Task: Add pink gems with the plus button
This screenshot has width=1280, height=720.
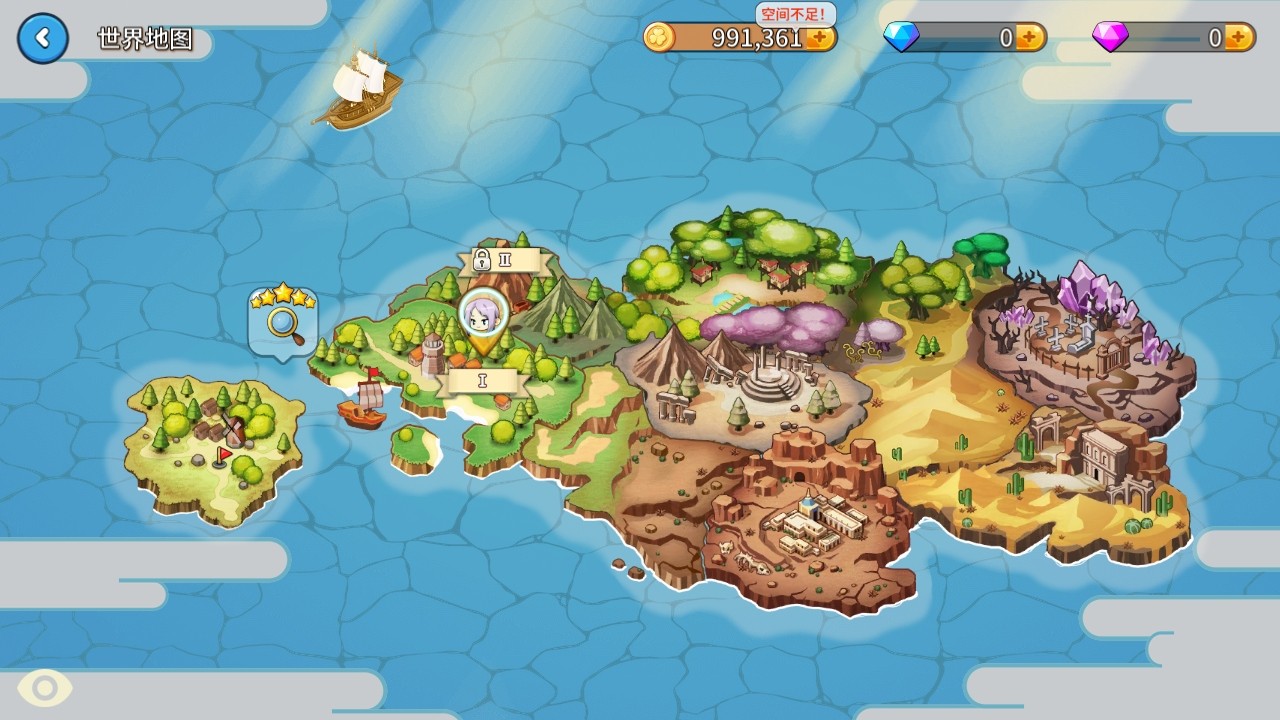Action: pyautogui.click(x=1238, y=38)
